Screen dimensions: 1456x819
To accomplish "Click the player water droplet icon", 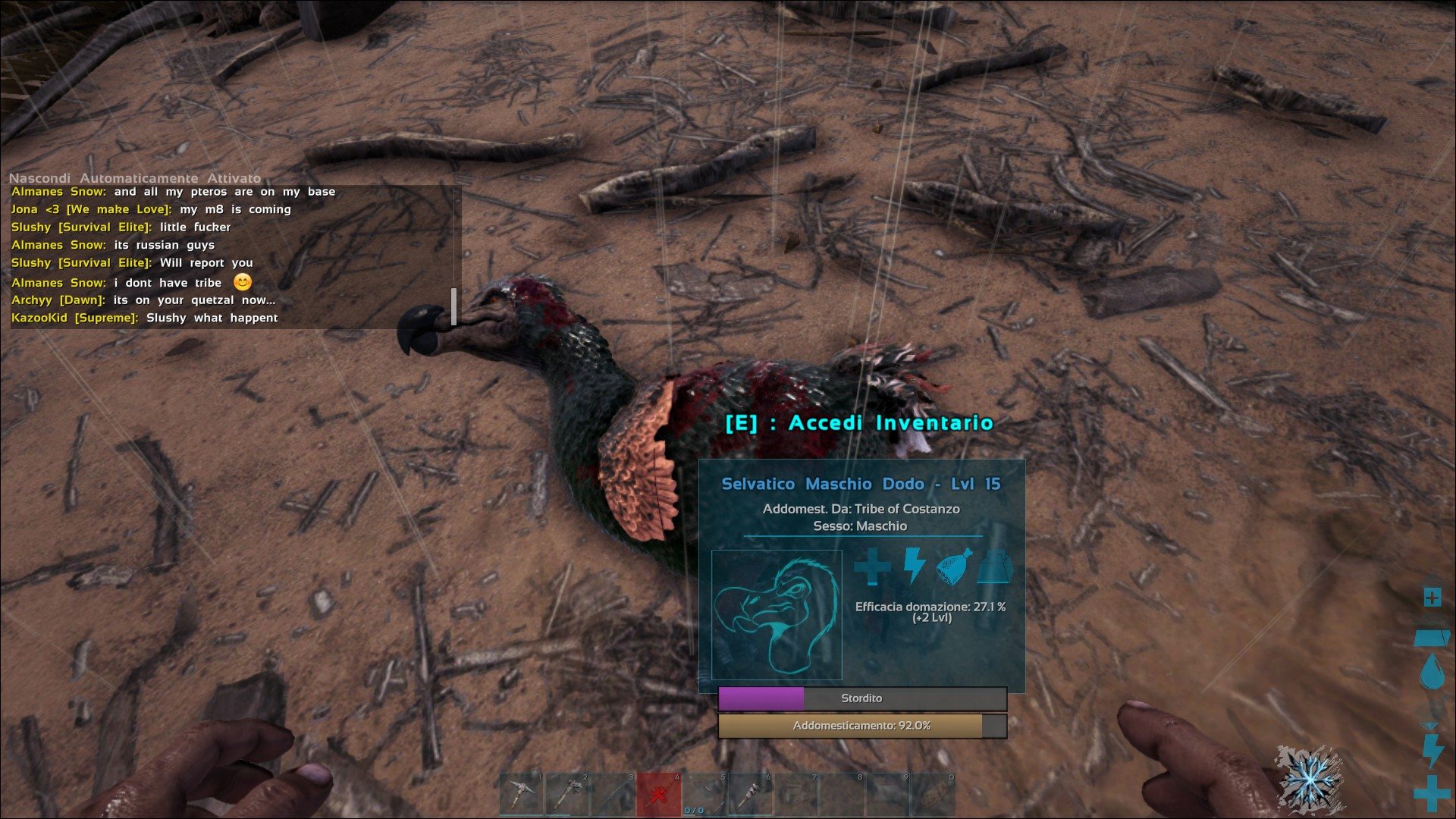I will tap(1432, 672).
